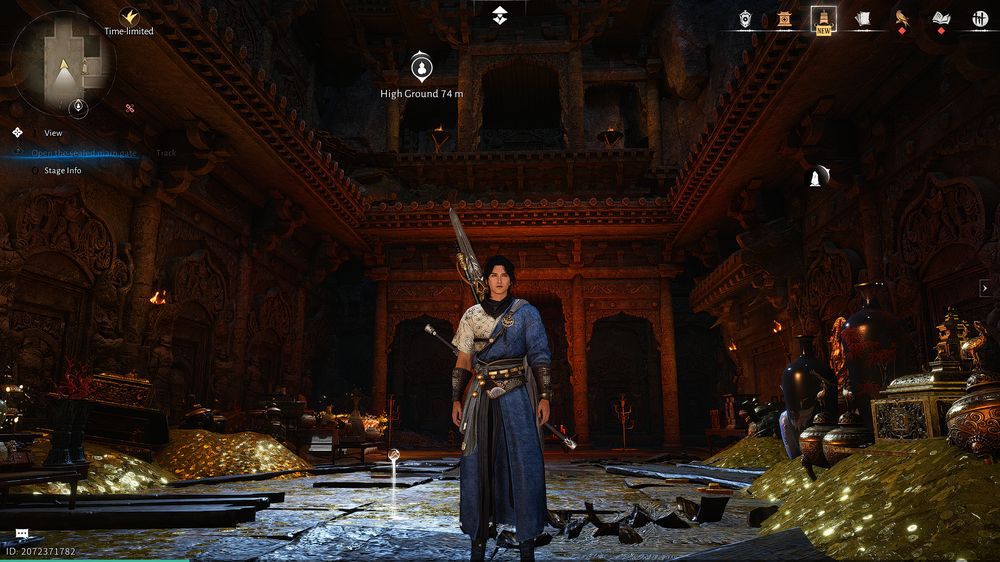Viewport: 1000px width, 562px height.
Task: Open Stage Info
Action: point(62,171)
